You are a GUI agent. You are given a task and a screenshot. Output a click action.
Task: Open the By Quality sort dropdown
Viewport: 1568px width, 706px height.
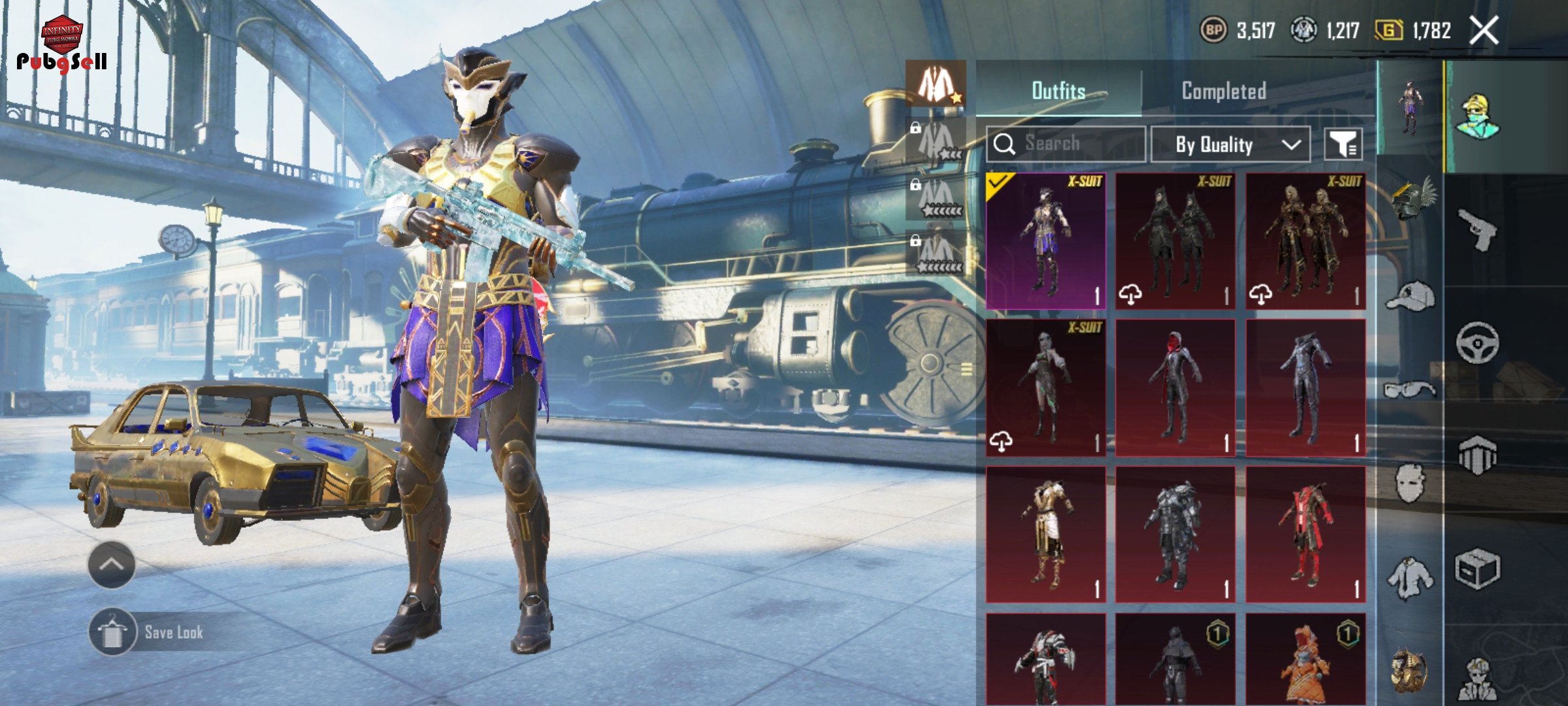1230,144
